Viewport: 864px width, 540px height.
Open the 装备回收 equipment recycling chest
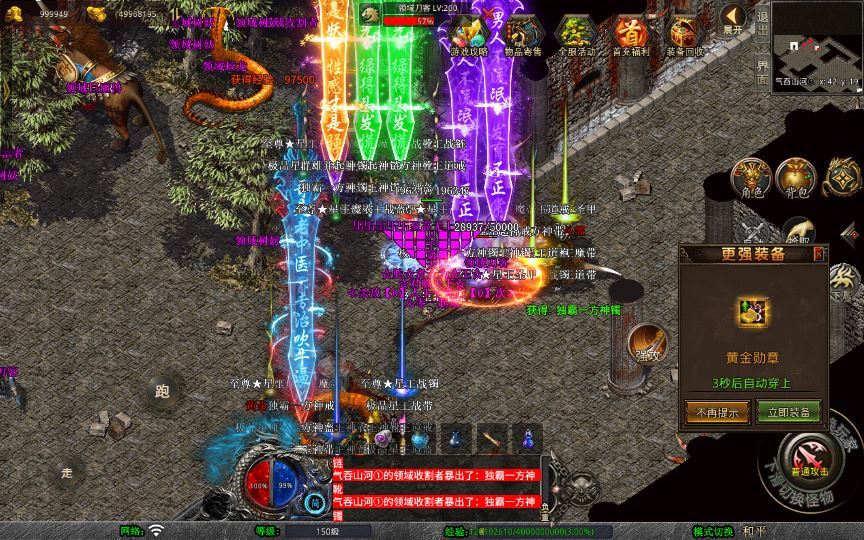[x=684, y=34]
